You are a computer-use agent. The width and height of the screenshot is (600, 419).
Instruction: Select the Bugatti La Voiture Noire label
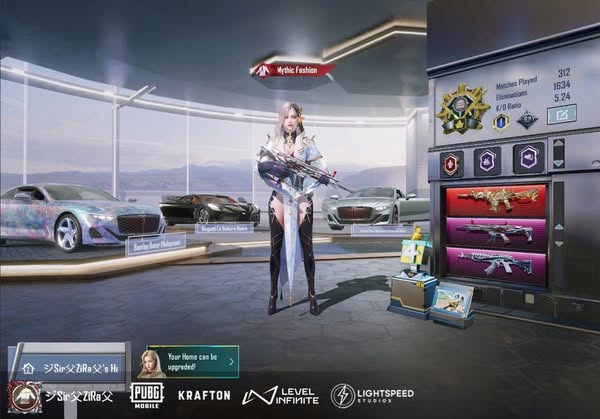[226, 228]
